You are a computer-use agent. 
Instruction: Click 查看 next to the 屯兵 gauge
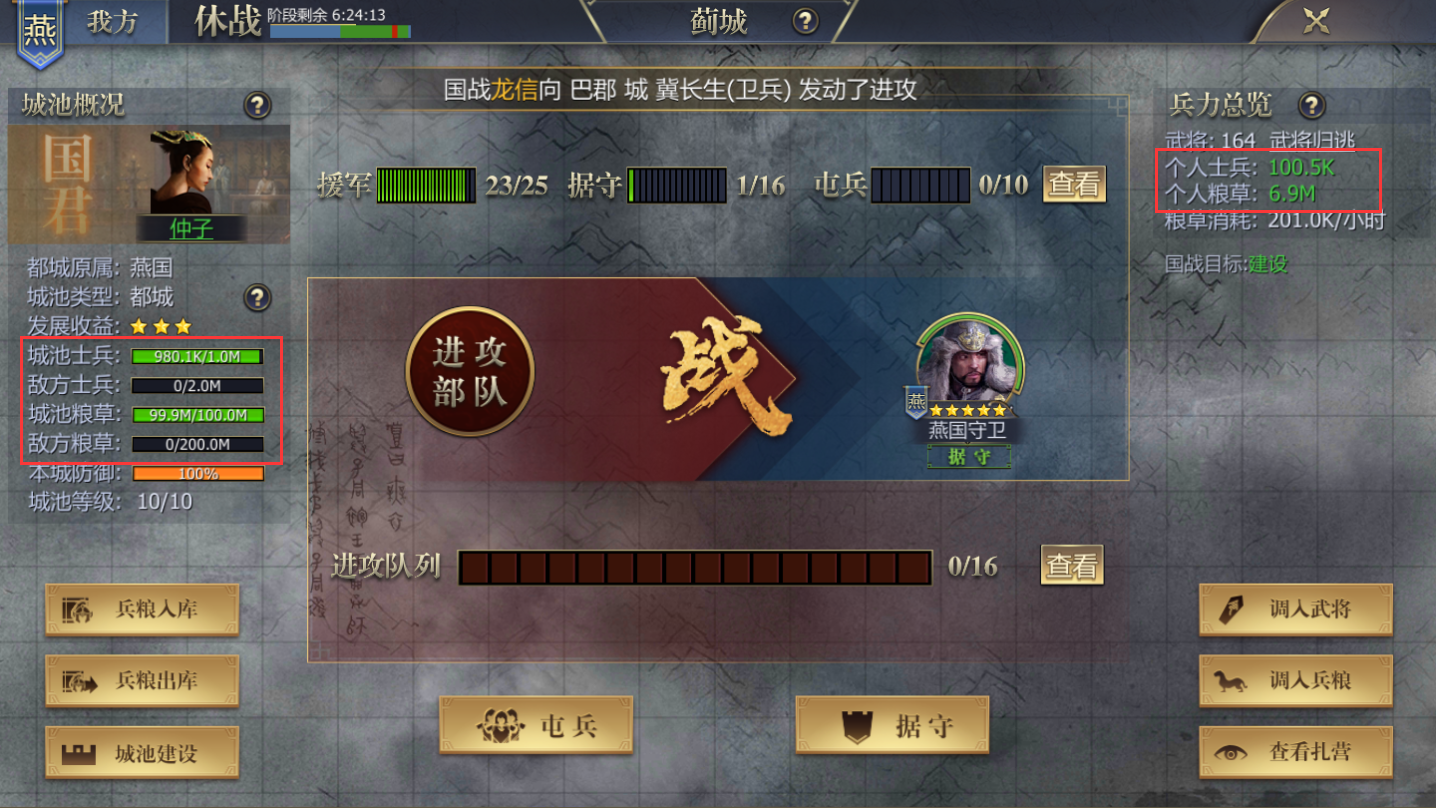pyautogui.click(x=1074, y=184)
